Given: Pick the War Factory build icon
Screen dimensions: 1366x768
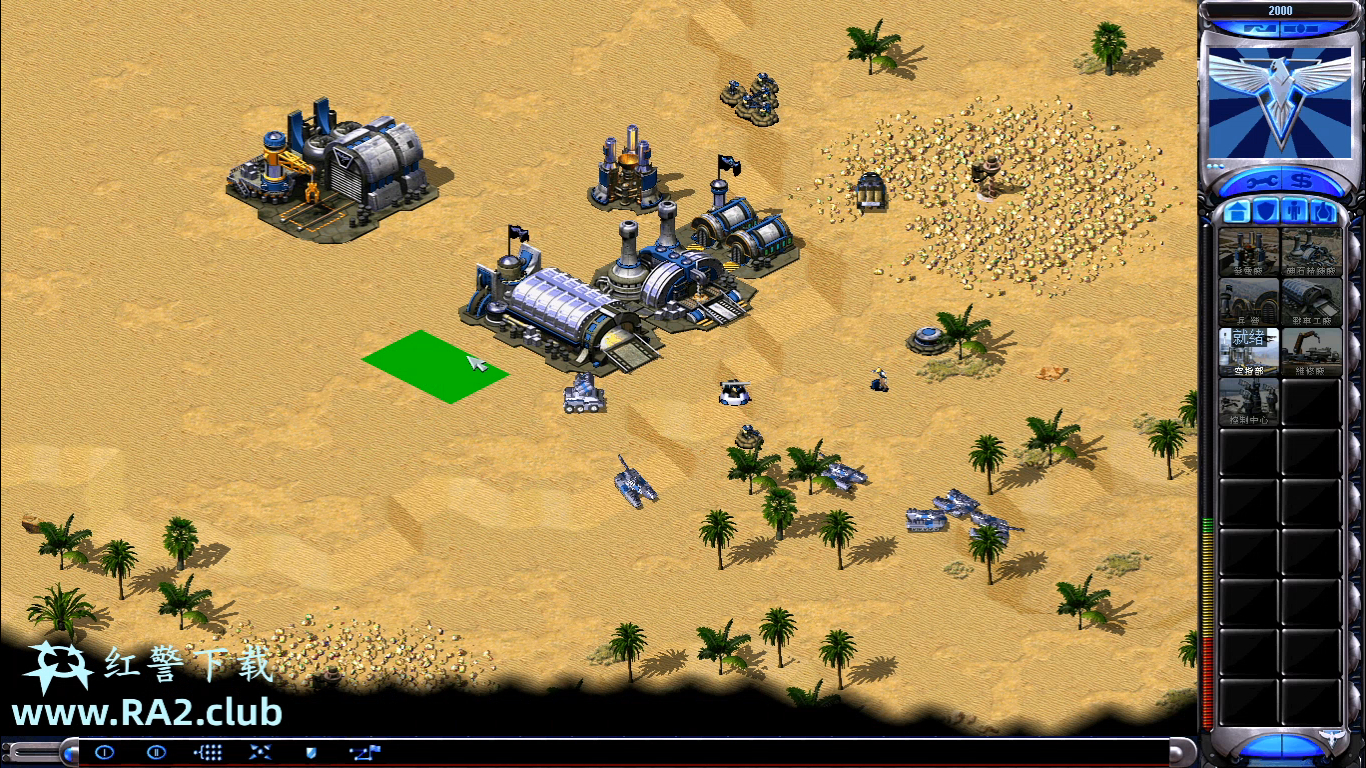Looking at the screenshot, I should pos(1311,301).
